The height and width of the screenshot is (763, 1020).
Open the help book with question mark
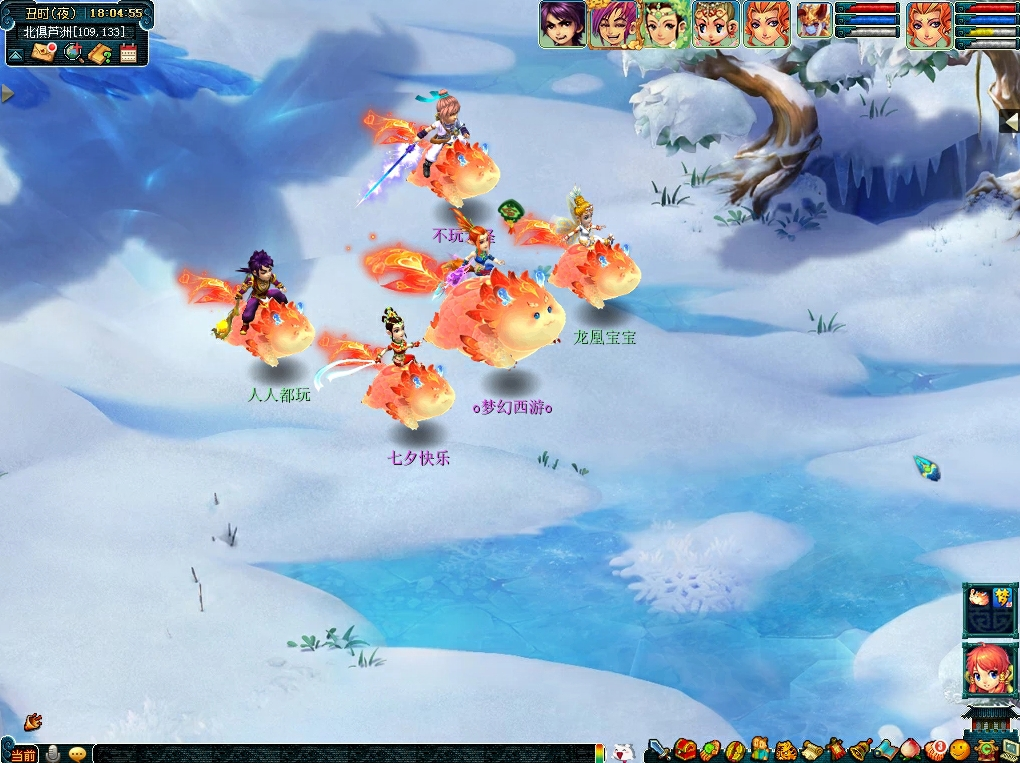click(100, 53)
